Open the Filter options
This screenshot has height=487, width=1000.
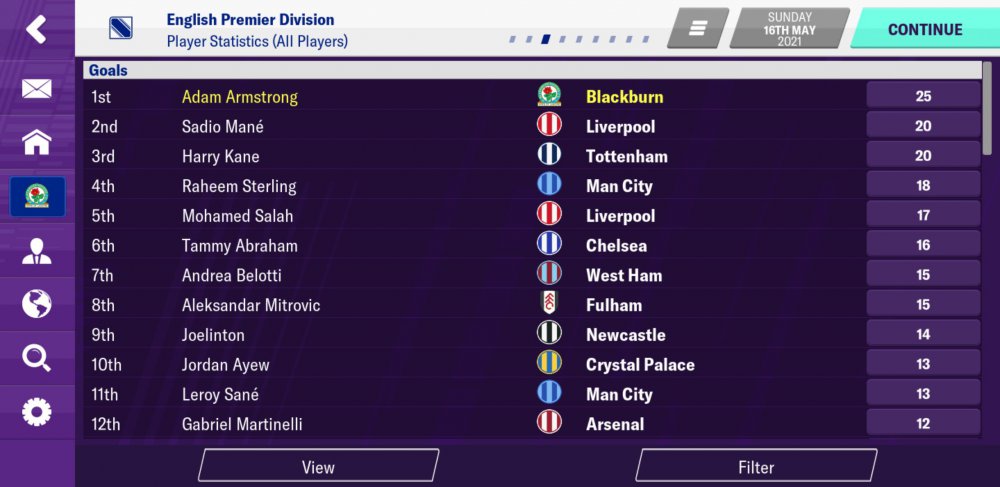tap(756, 467)
